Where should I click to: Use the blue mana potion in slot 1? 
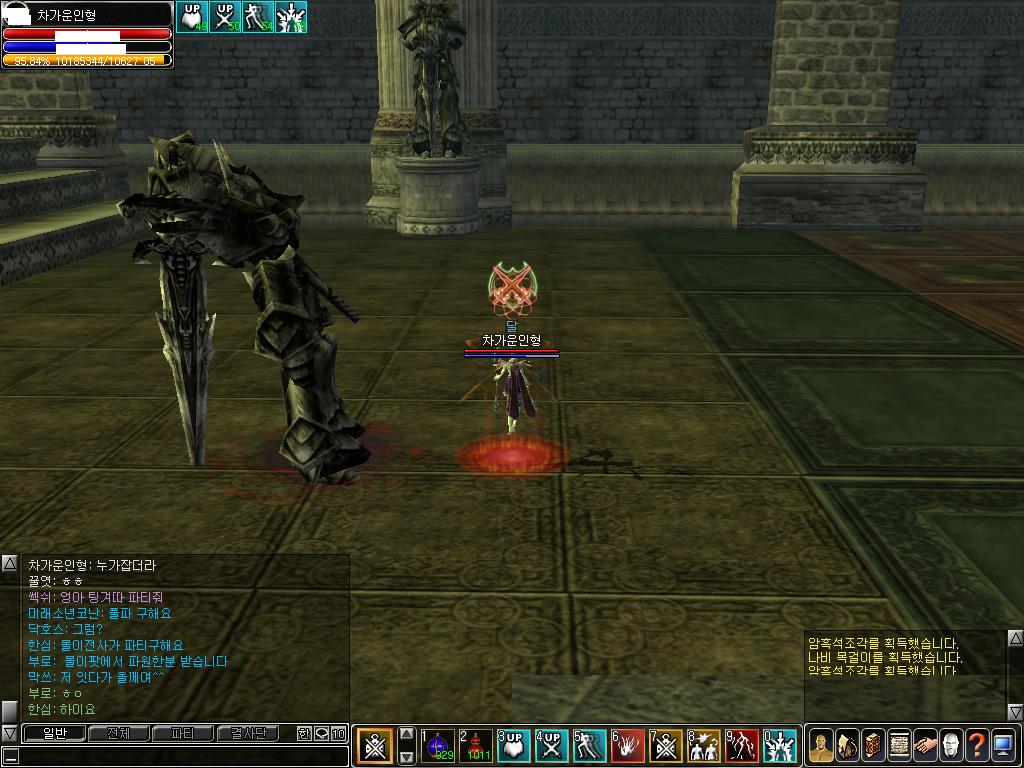[438, 746]
